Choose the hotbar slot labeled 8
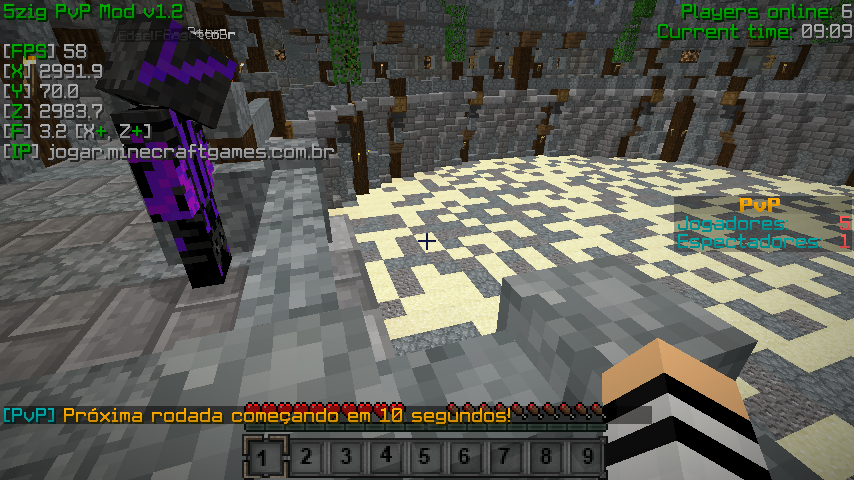 tap(546, 458)
